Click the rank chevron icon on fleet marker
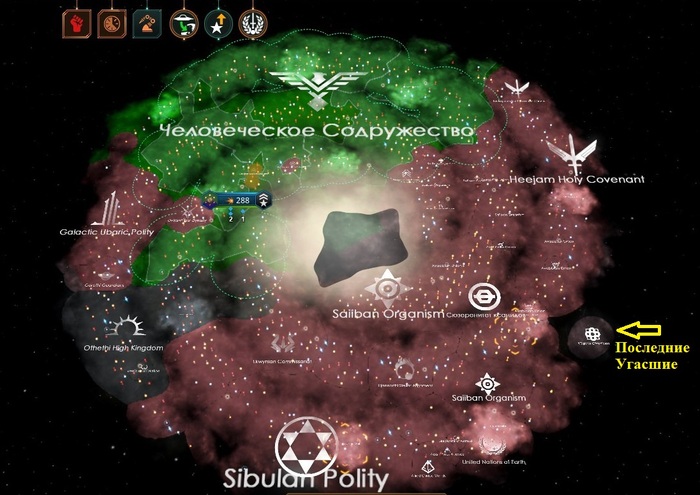Screen dimensions: 700x495 [x=262, y=200]
